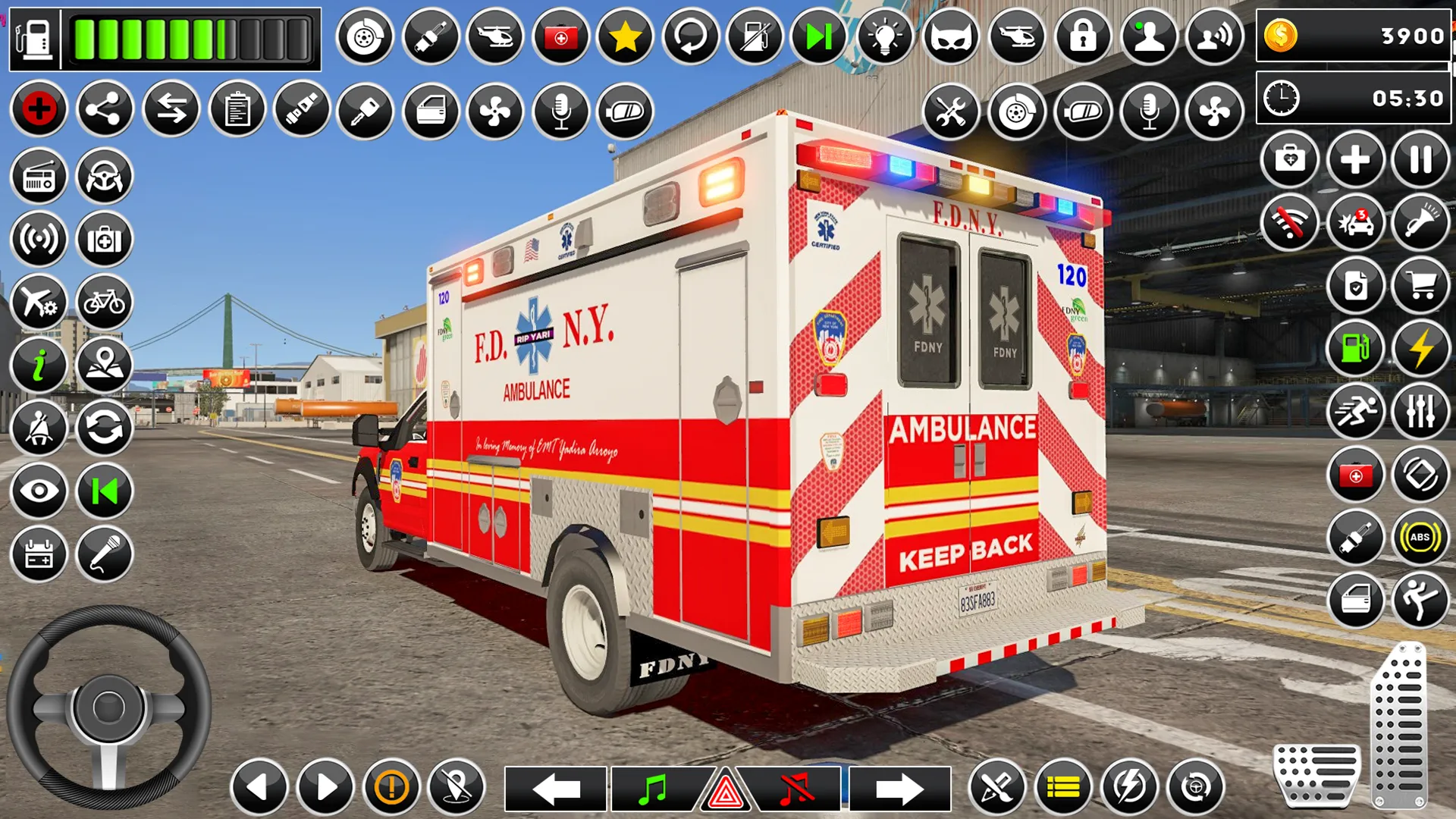Open the clipboard task list
Screen dimensions: 1456x819
tap(237, 110)
